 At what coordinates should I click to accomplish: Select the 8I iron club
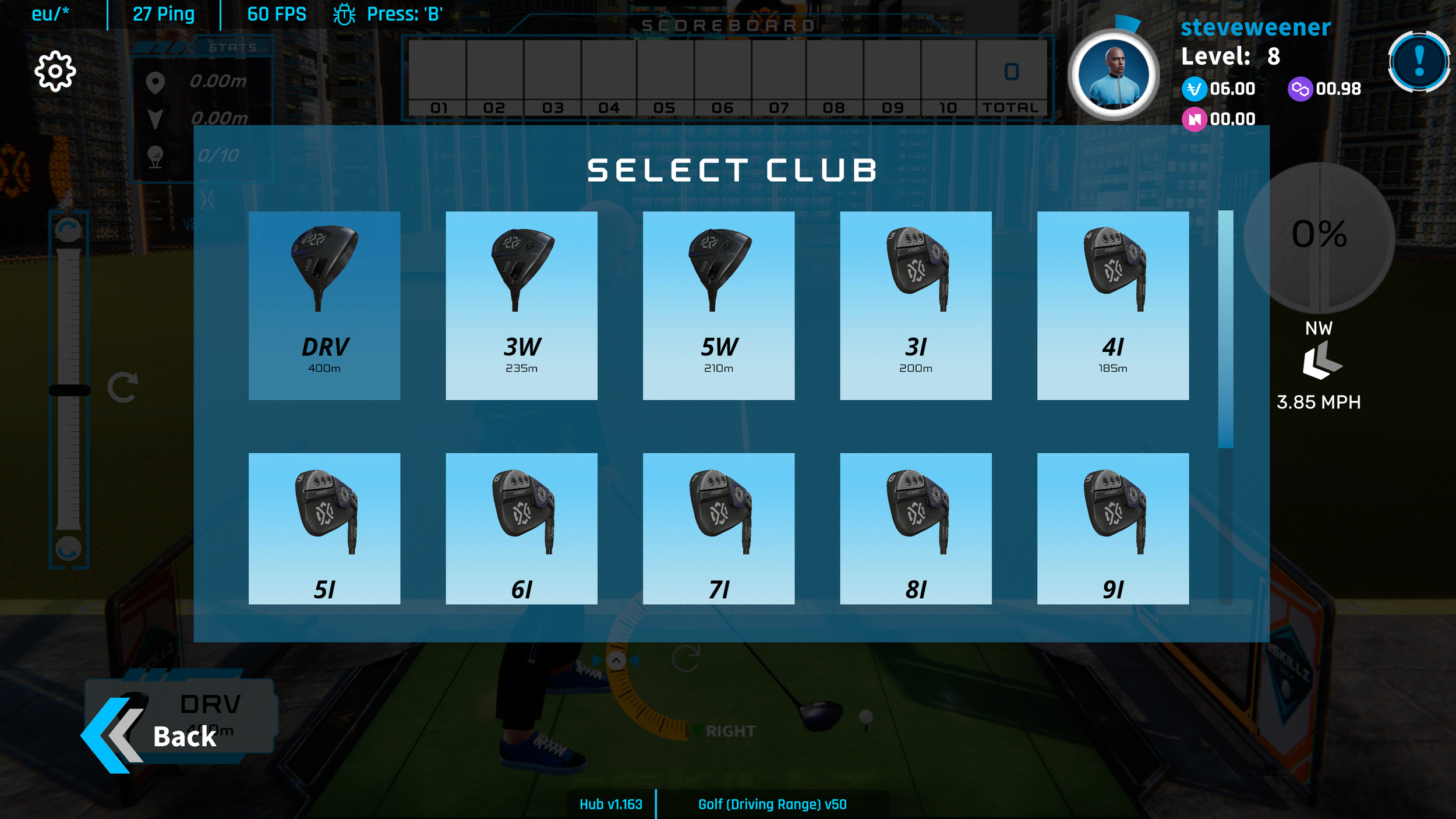[916, 528]
